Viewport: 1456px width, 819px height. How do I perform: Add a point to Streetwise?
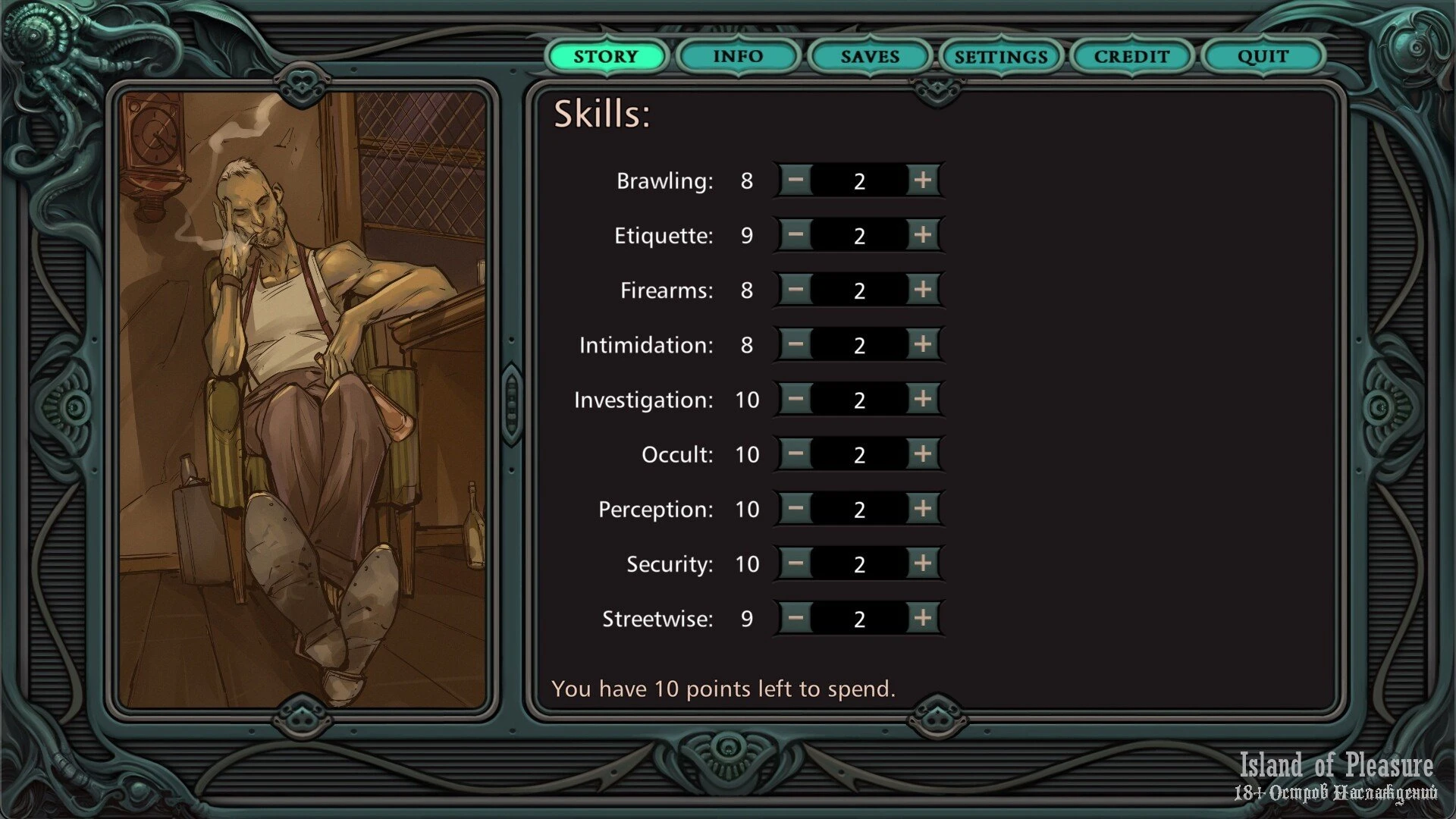click(x=922, y=618)
